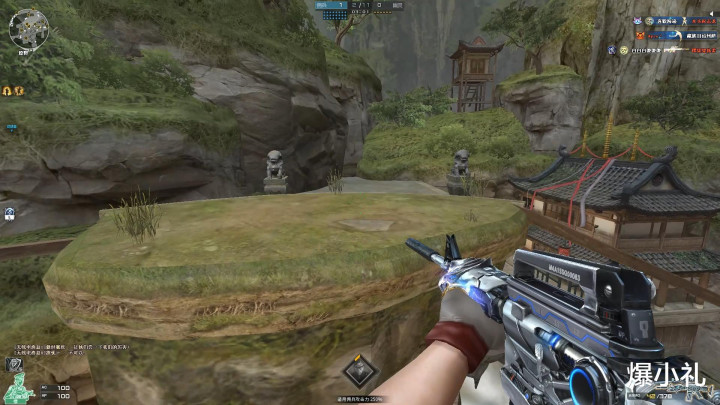This screenshot has height=405, width=720.
Task: Click the square badge icon above the soldier
Action: pos(15,367)
